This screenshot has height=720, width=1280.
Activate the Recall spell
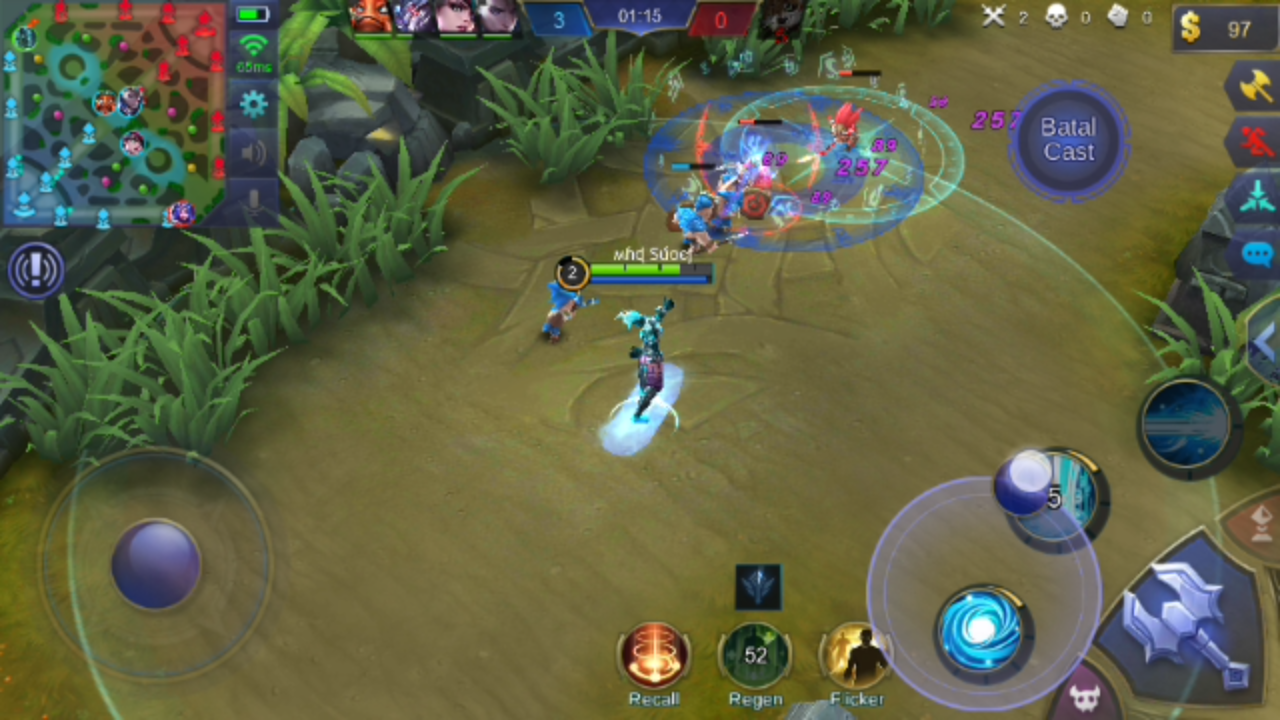[654, 656]
